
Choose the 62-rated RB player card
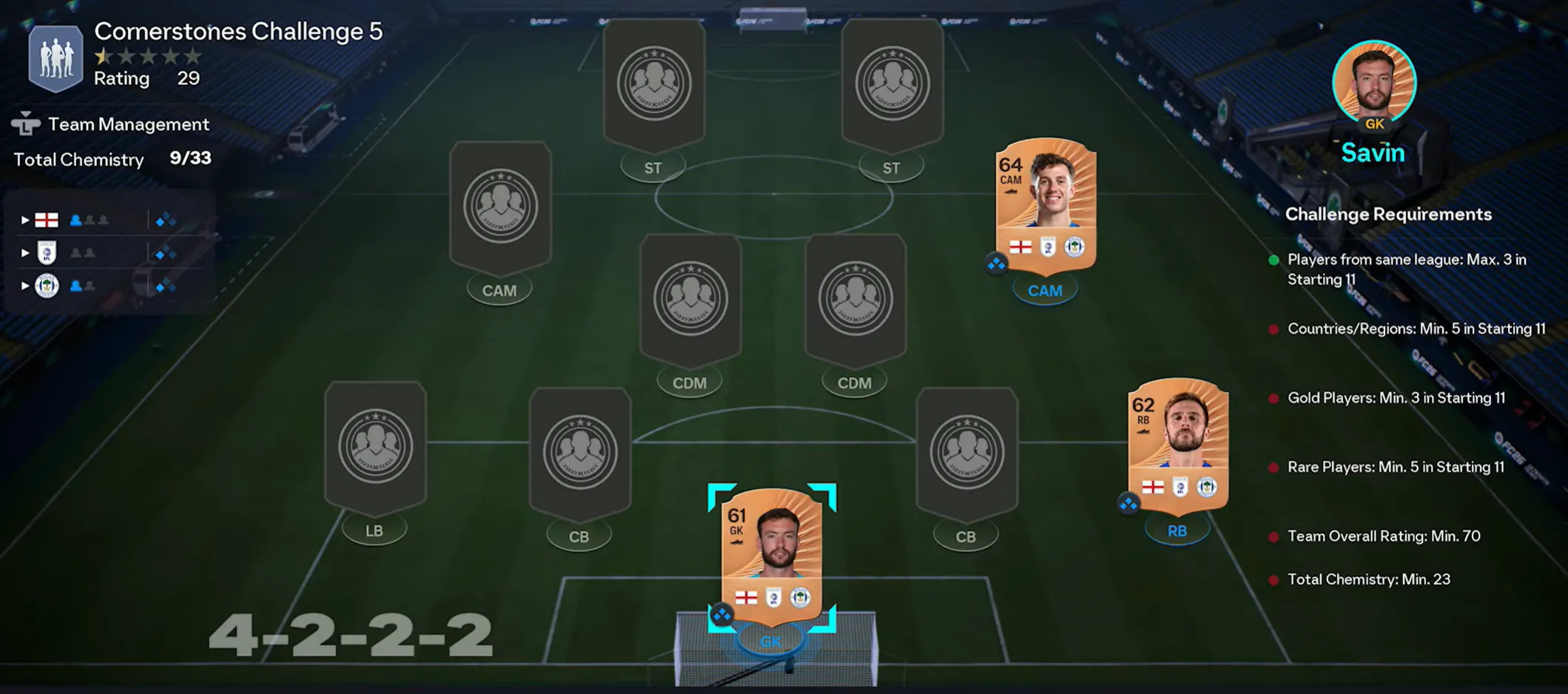(x=1177, y=445)
